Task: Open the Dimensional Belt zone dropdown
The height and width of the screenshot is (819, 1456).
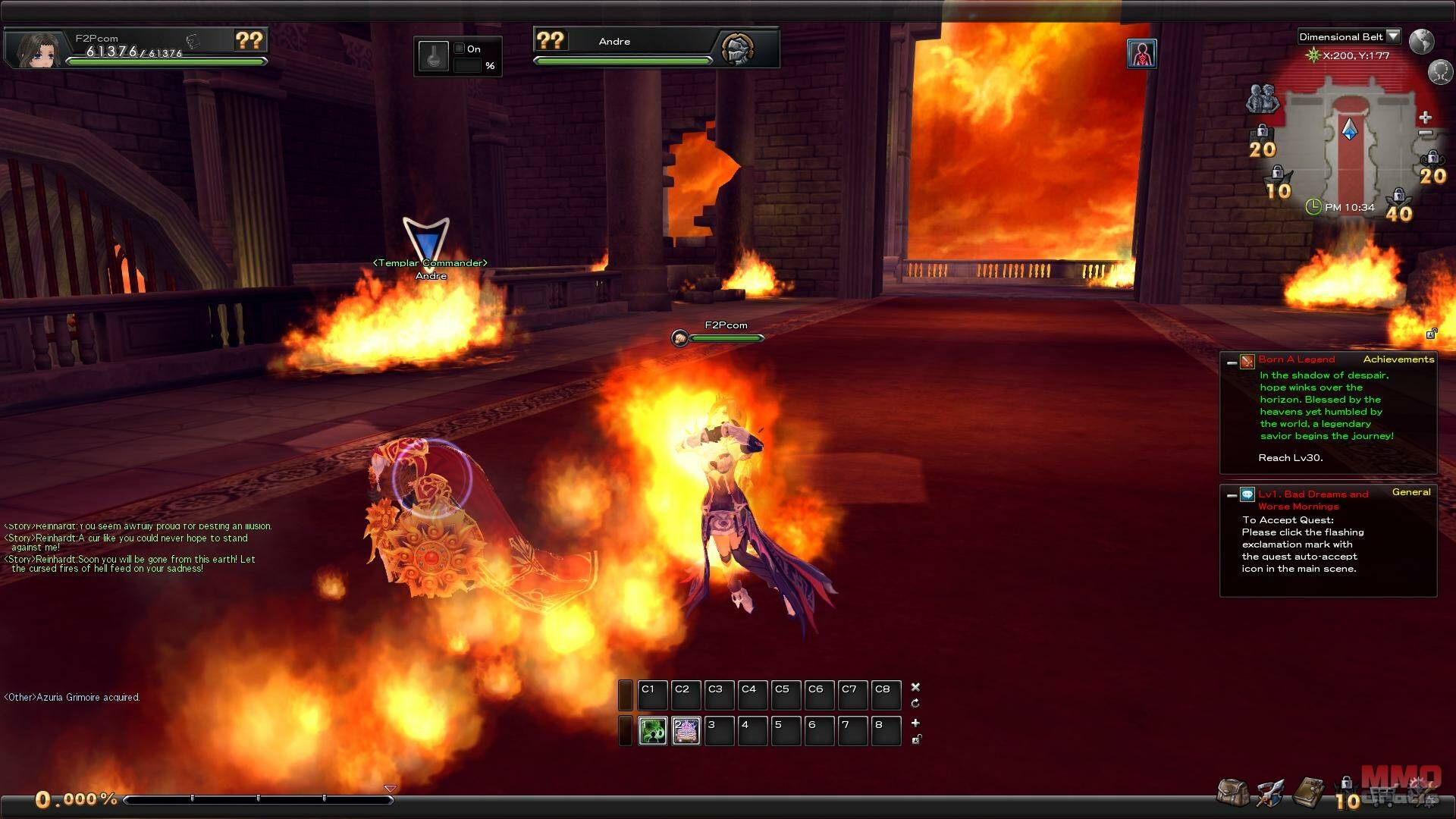Action: coord(1392,36)
